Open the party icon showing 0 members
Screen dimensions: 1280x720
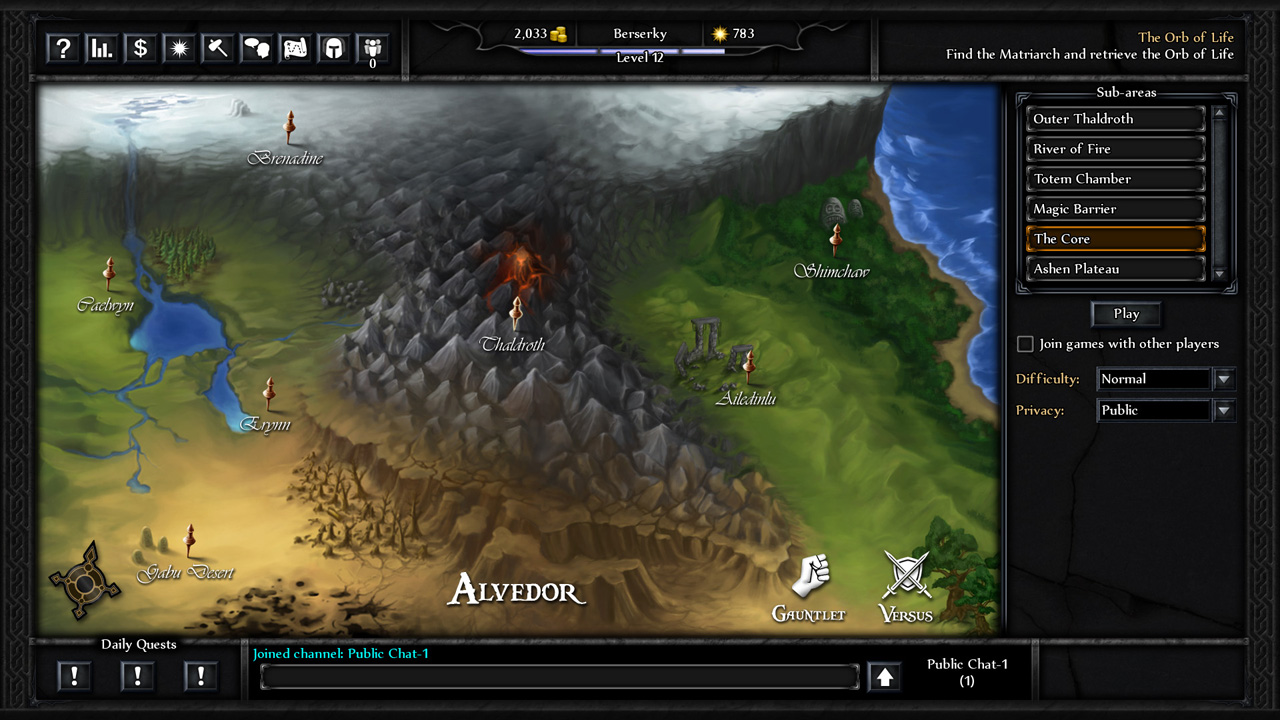click(x=372, y=47)
